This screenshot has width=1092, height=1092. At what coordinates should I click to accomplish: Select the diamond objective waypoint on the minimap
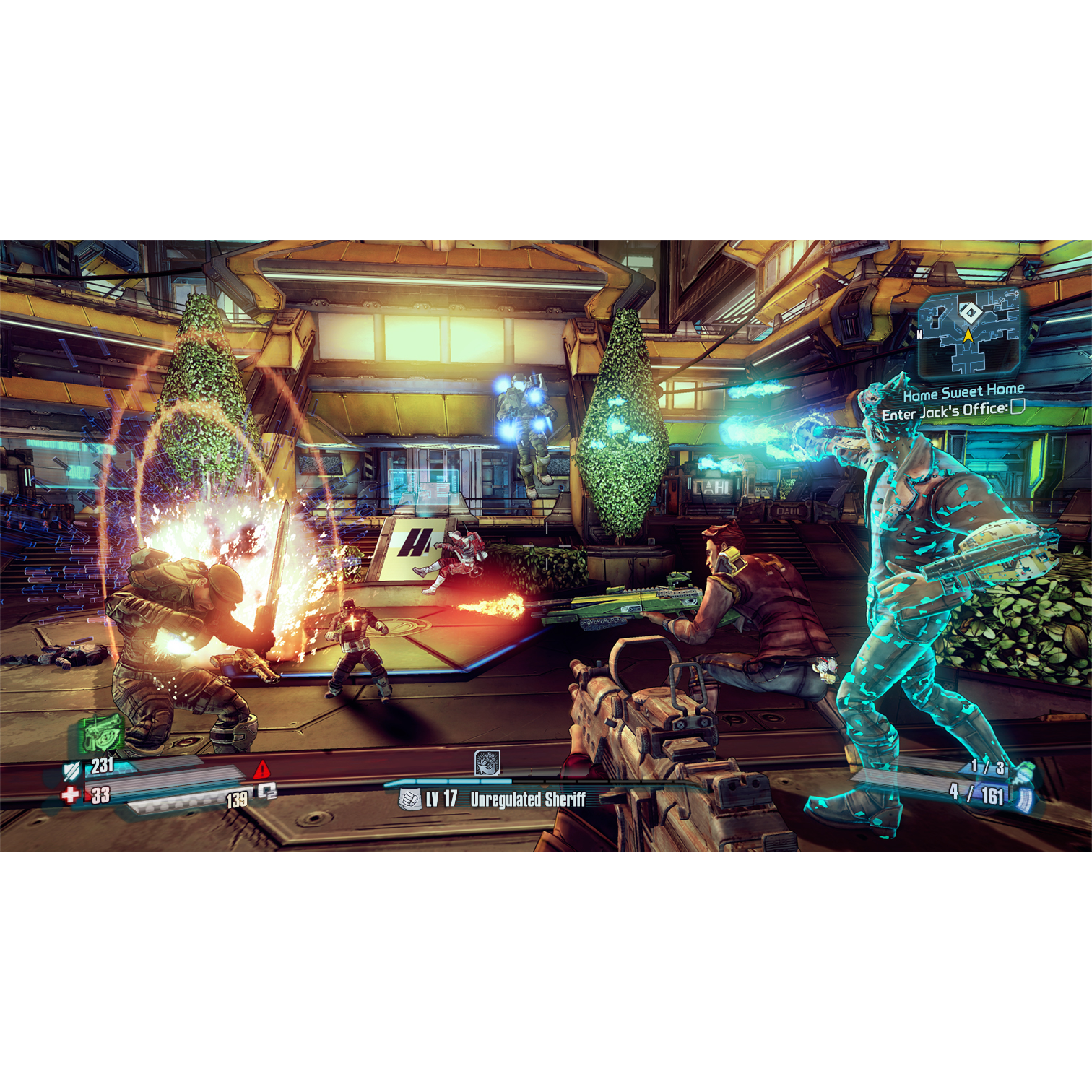pyautogui.click(x=970, y=313)
